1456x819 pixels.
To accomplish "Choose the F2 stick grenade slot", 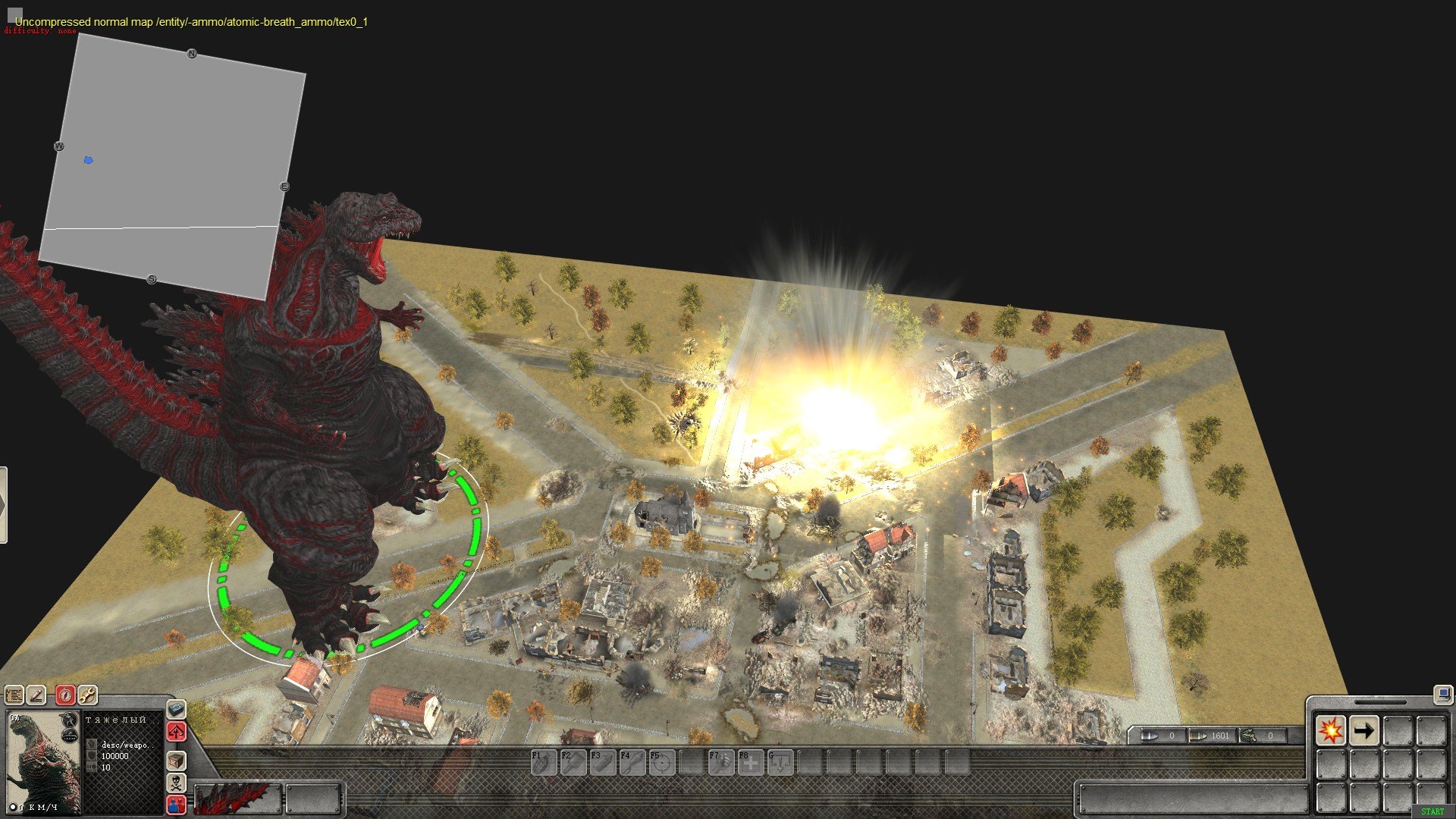I will (573, 762).
